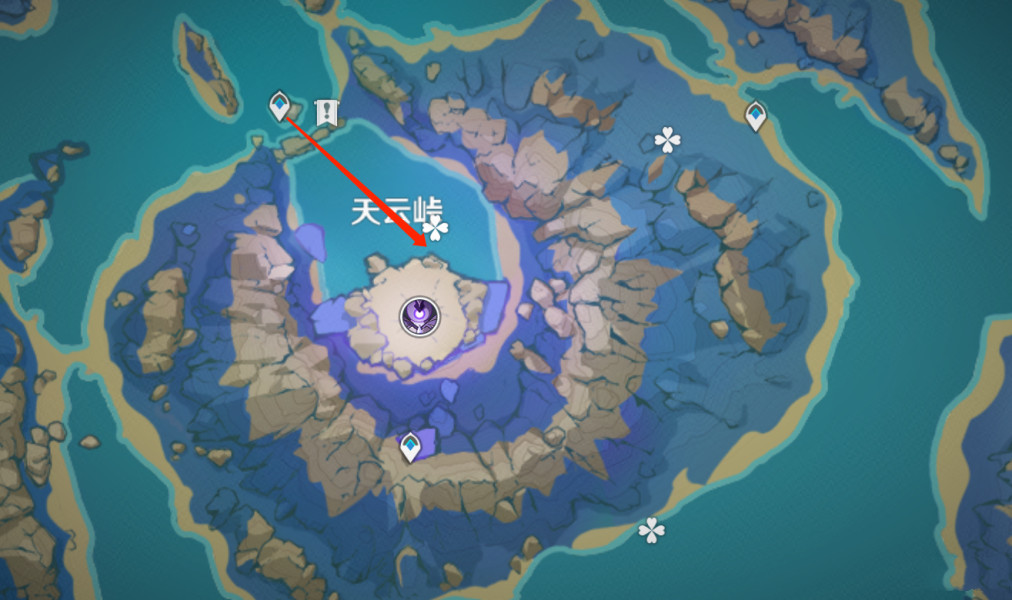Viewport: 1012px width, 600px height.
Task: Open the quest marker with the exclamation mark
Action: (x=325, y=112)
